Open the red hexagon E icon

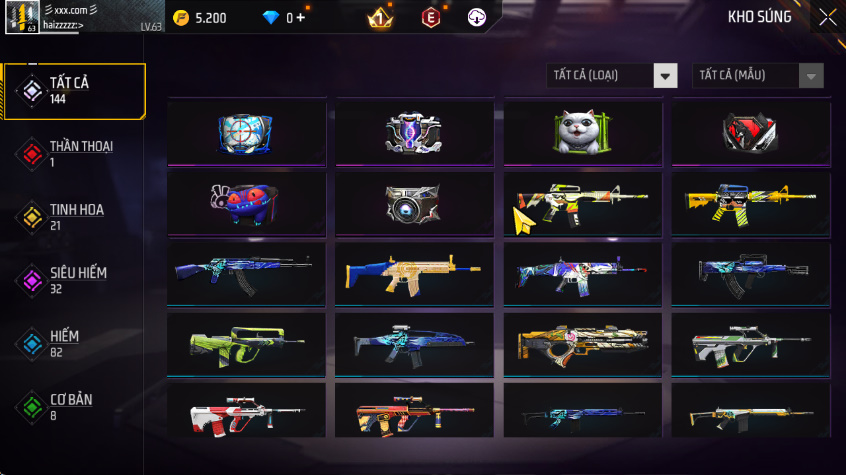[x=431, y=18]
